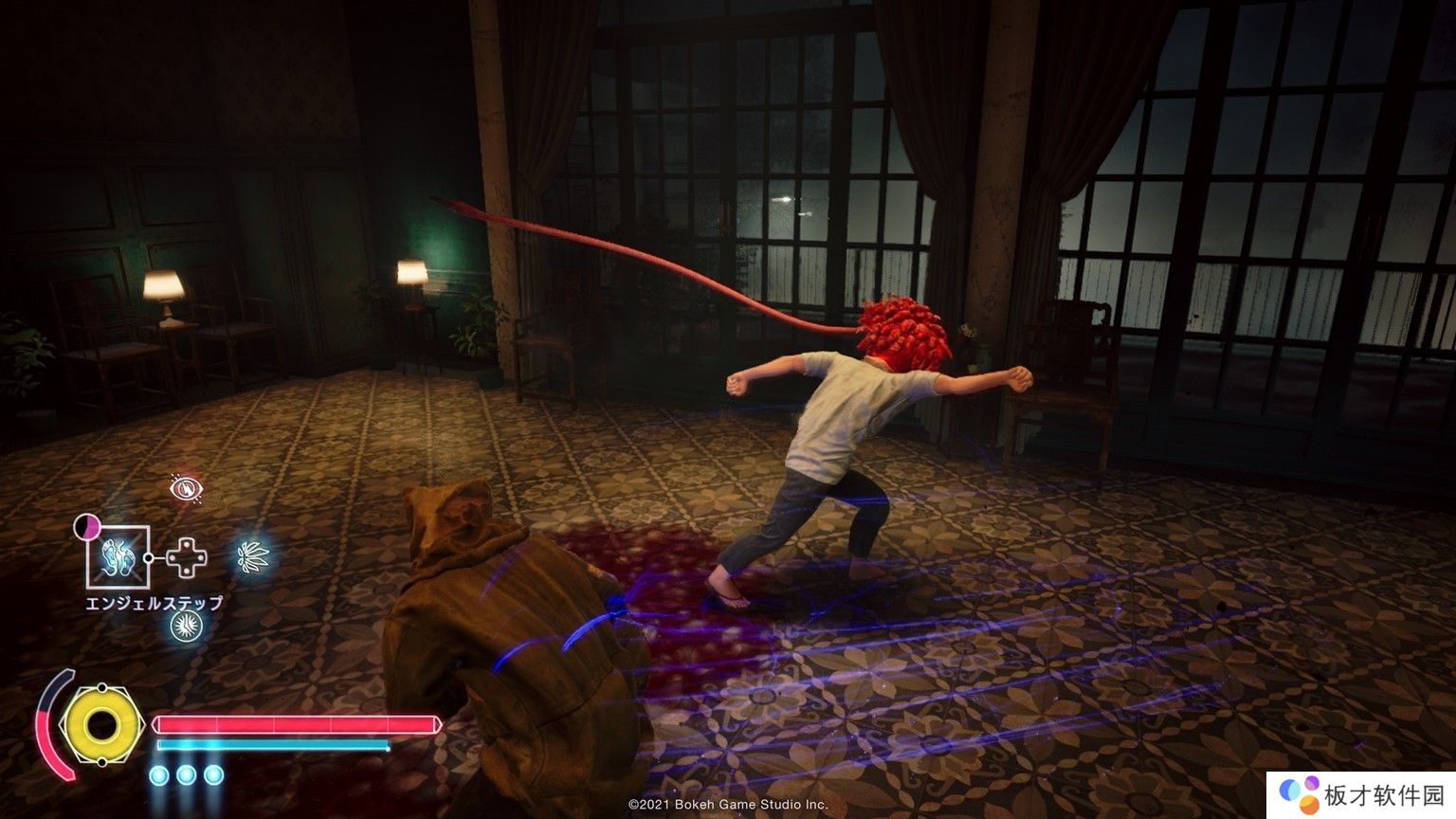Viewport: 1456px width, 819px height.
Task: Choose the glowing leaf fan skill icon
Action: click(x=253, y=555)
